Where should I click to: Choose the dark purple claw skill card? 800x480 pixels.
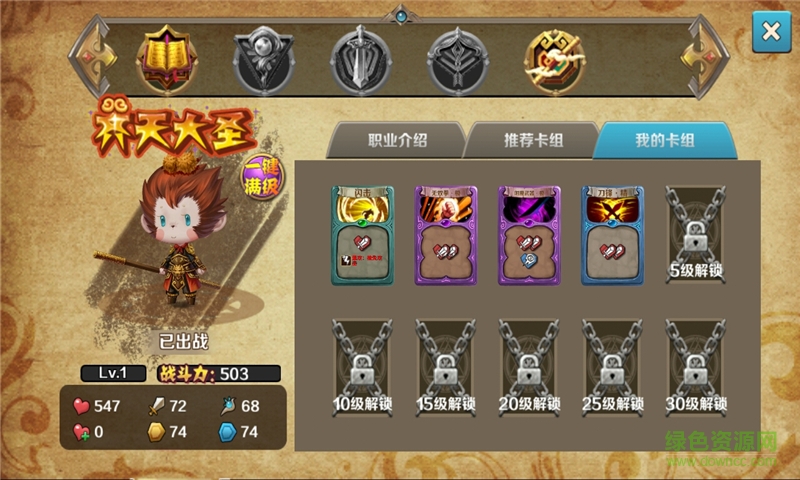[x=530, y=236]
